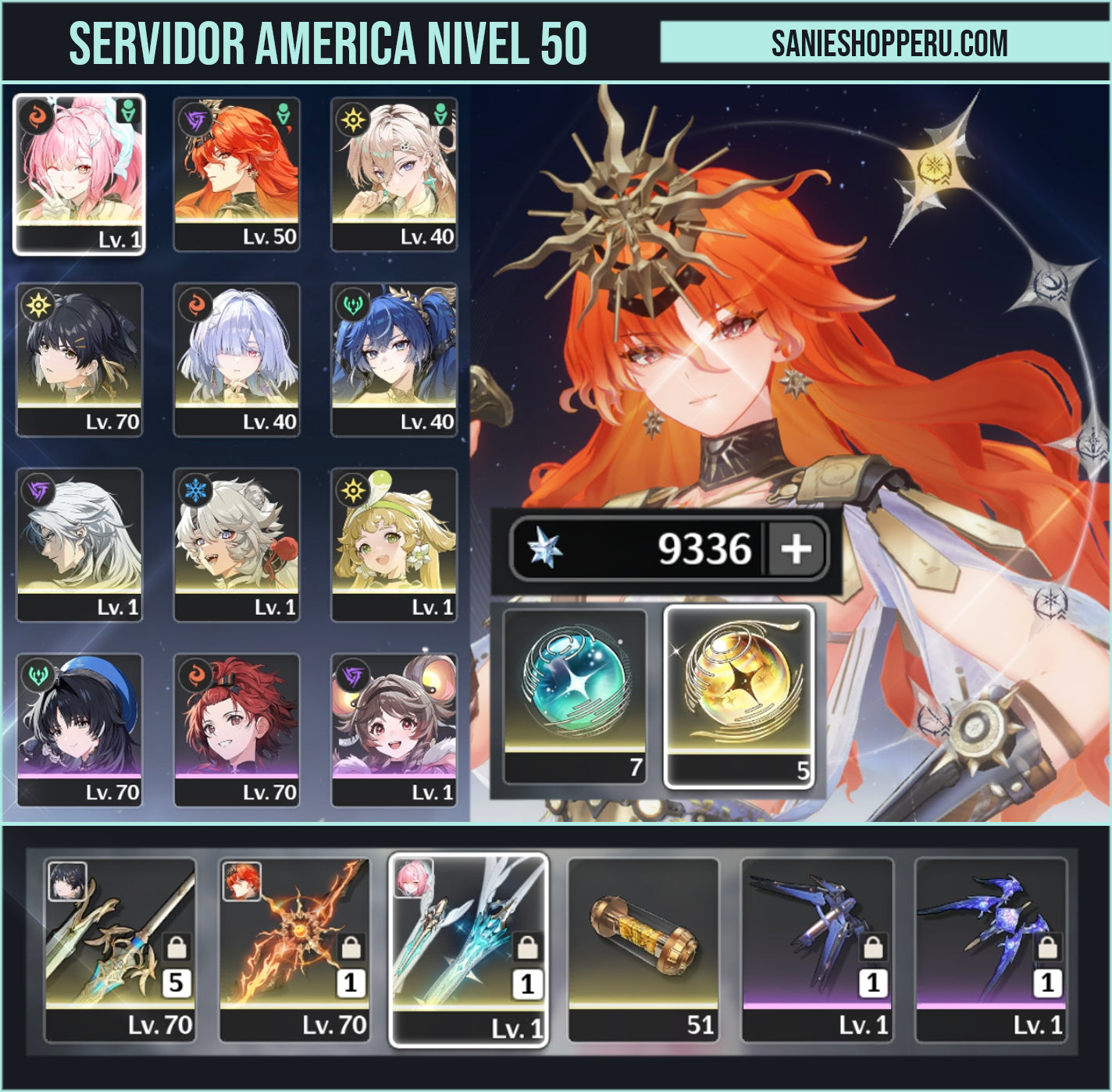The height and width of the screenshot is (1092, 1112).
Task: Select the blue beret Lv. 70 character
Action: [79, 729]
